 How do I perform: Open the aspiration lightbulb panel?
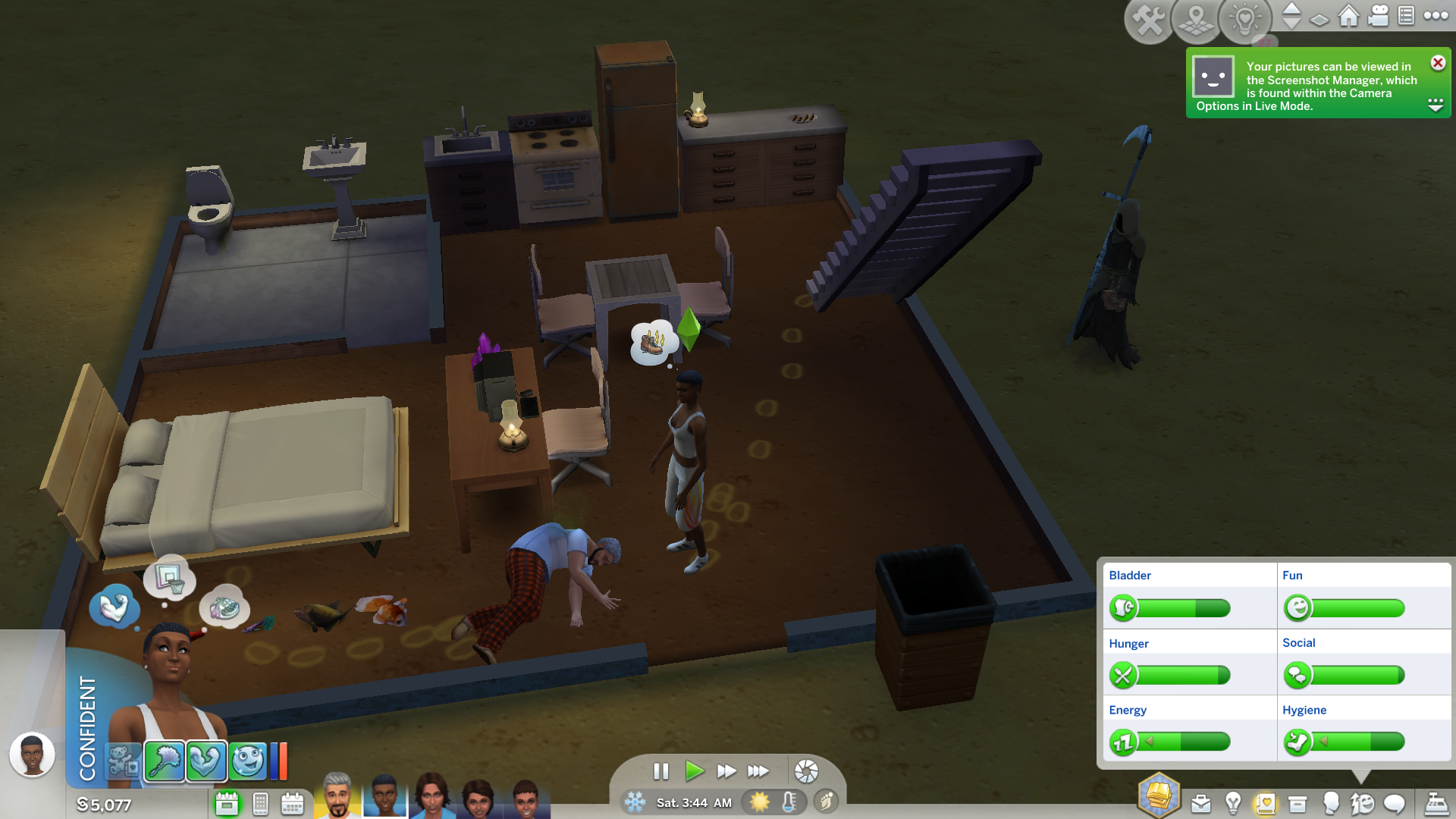[x=1233, y=803]
